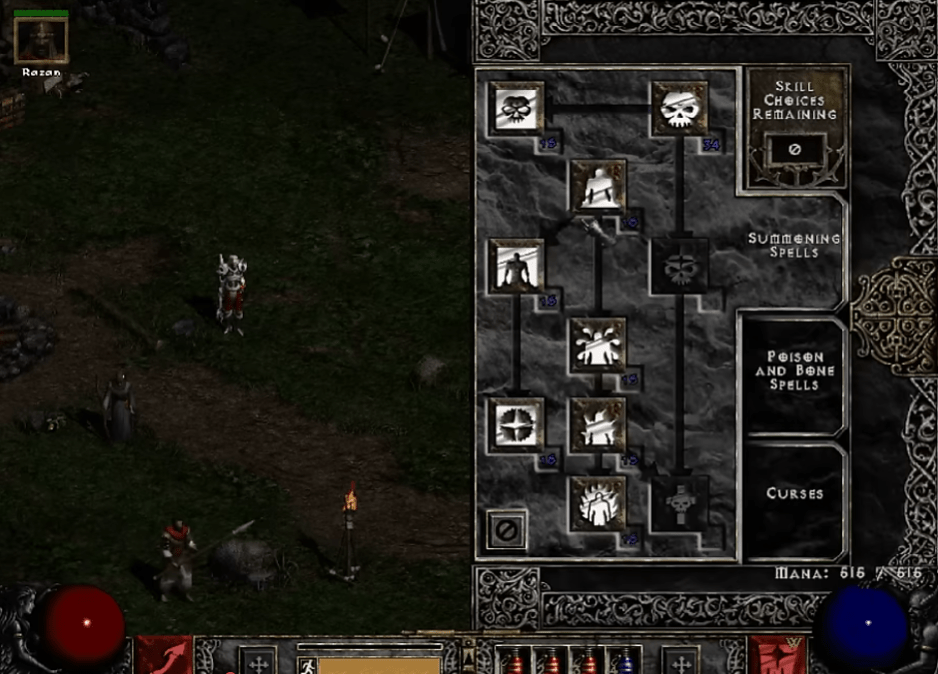Select the Skeleton Mastery skill icon

click(517, 106)
